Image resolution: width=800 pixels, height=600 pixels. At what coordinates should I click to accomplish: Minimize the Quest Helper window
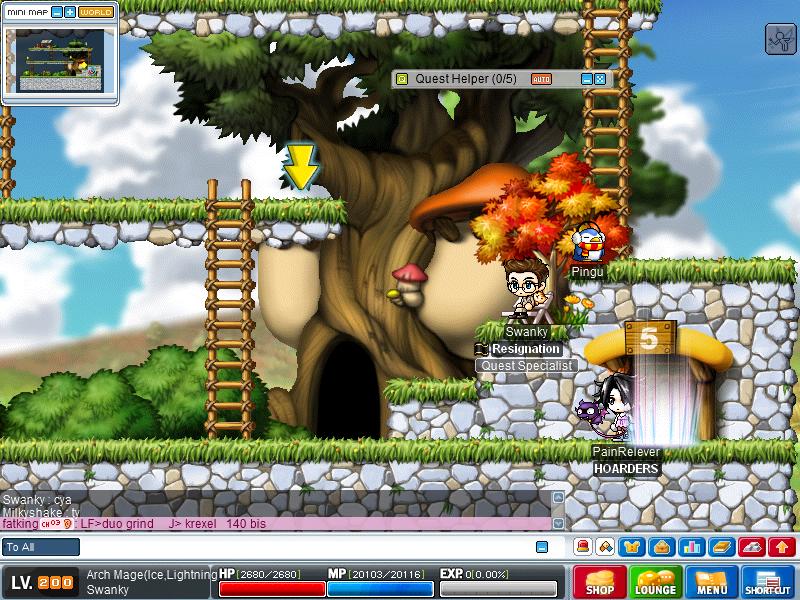pyautogui.click(x=586, y=78)
